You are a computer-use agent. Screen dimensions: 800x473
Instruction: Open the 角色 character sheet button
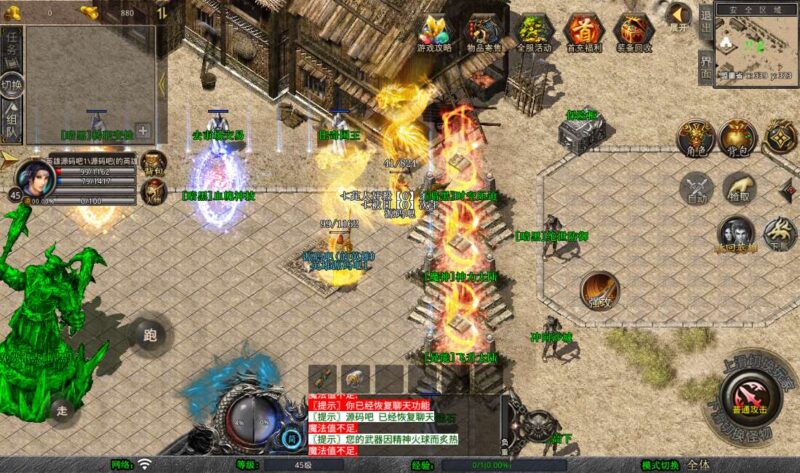(695, 140)
